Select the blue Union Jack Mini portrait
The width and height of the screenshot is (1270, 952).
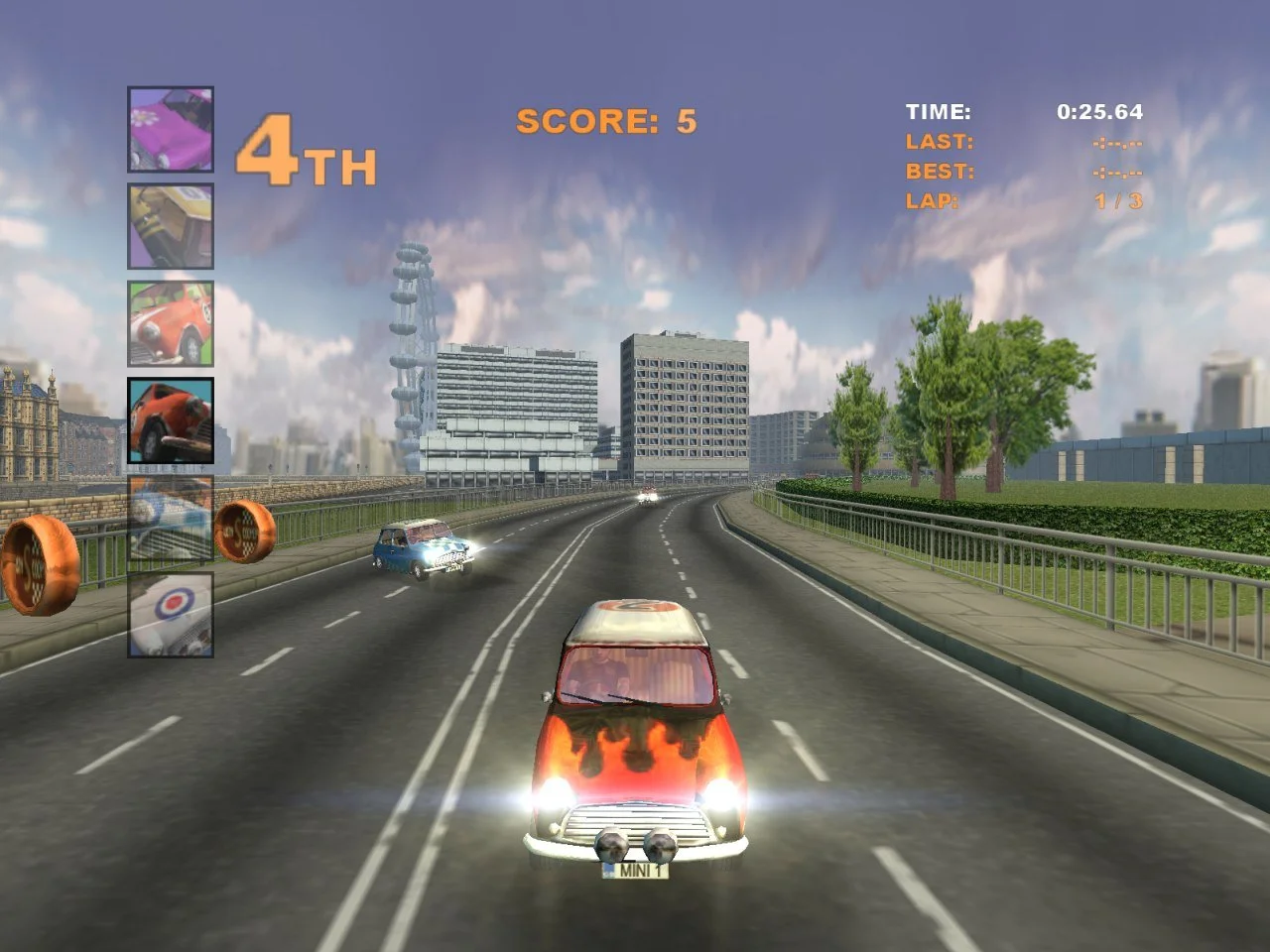pyautogui.click(x=169, y=519)
